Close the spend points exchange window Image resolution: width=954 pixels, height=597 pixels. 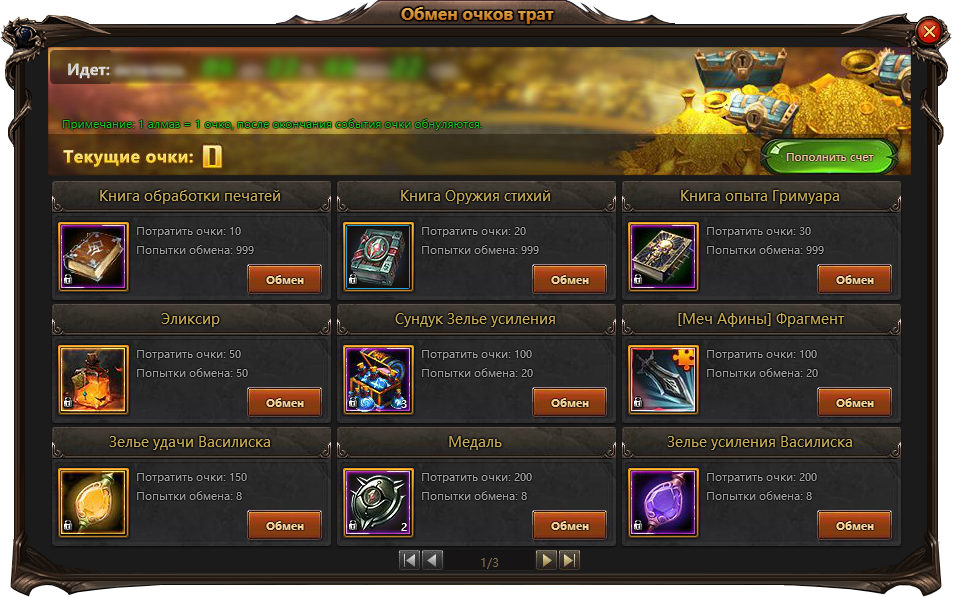[929, 32]
